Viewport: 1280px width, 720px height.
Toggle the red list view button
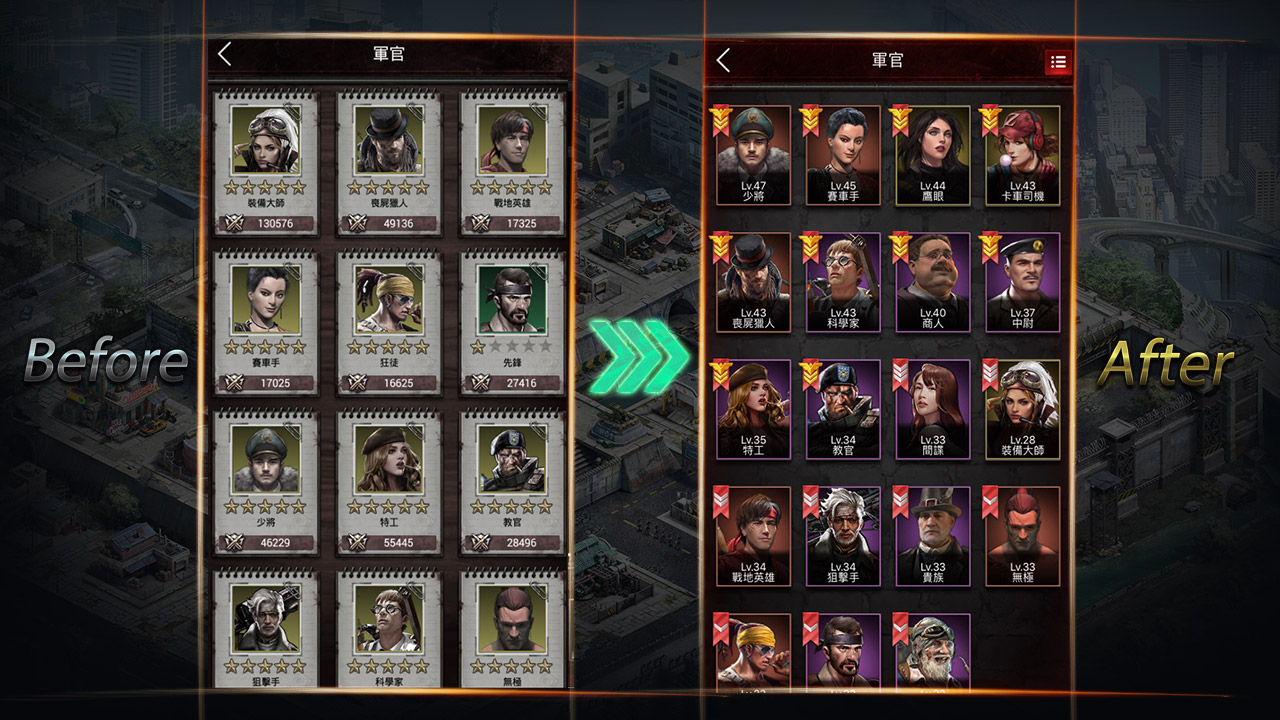[1058, 62]
